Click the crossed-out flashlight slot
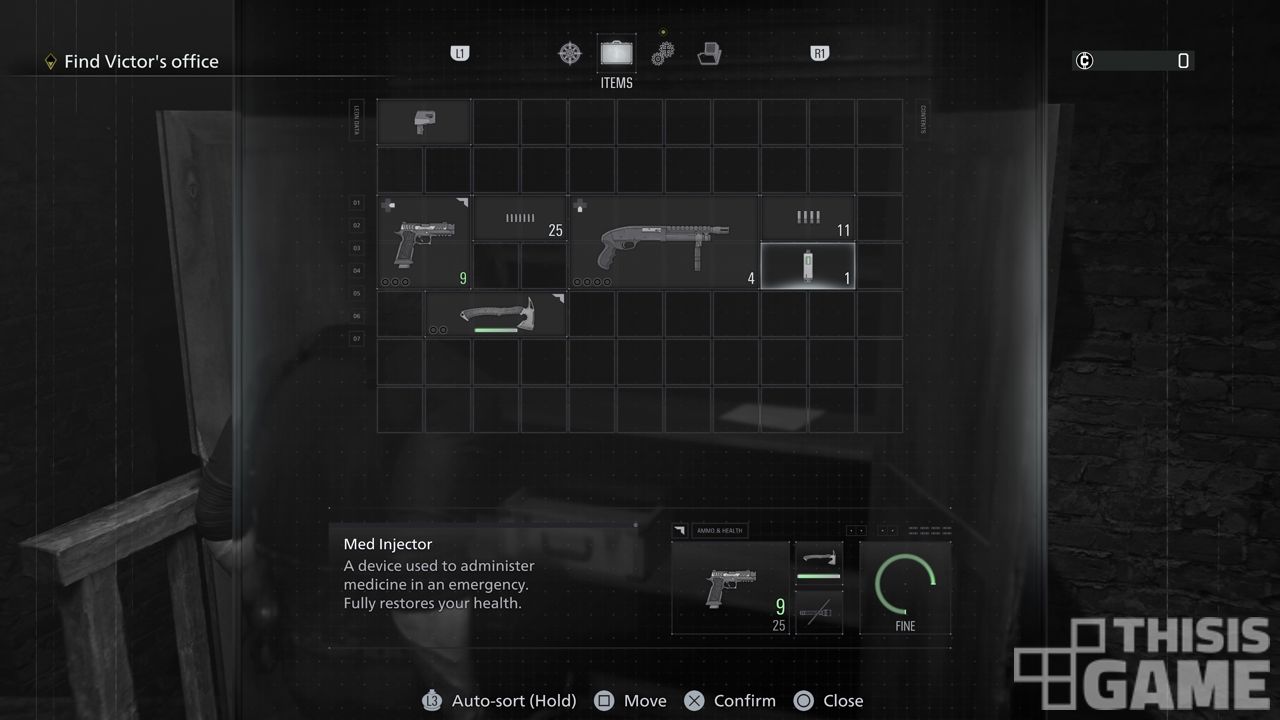Screen dimensions: 1280x720 coord(818,612)
